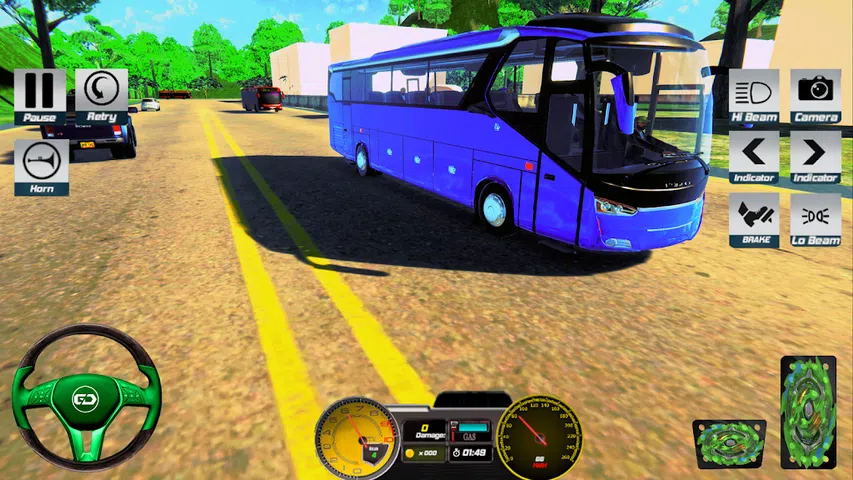Switch the Camera view
853x480 pixels.
click(815, 93)
